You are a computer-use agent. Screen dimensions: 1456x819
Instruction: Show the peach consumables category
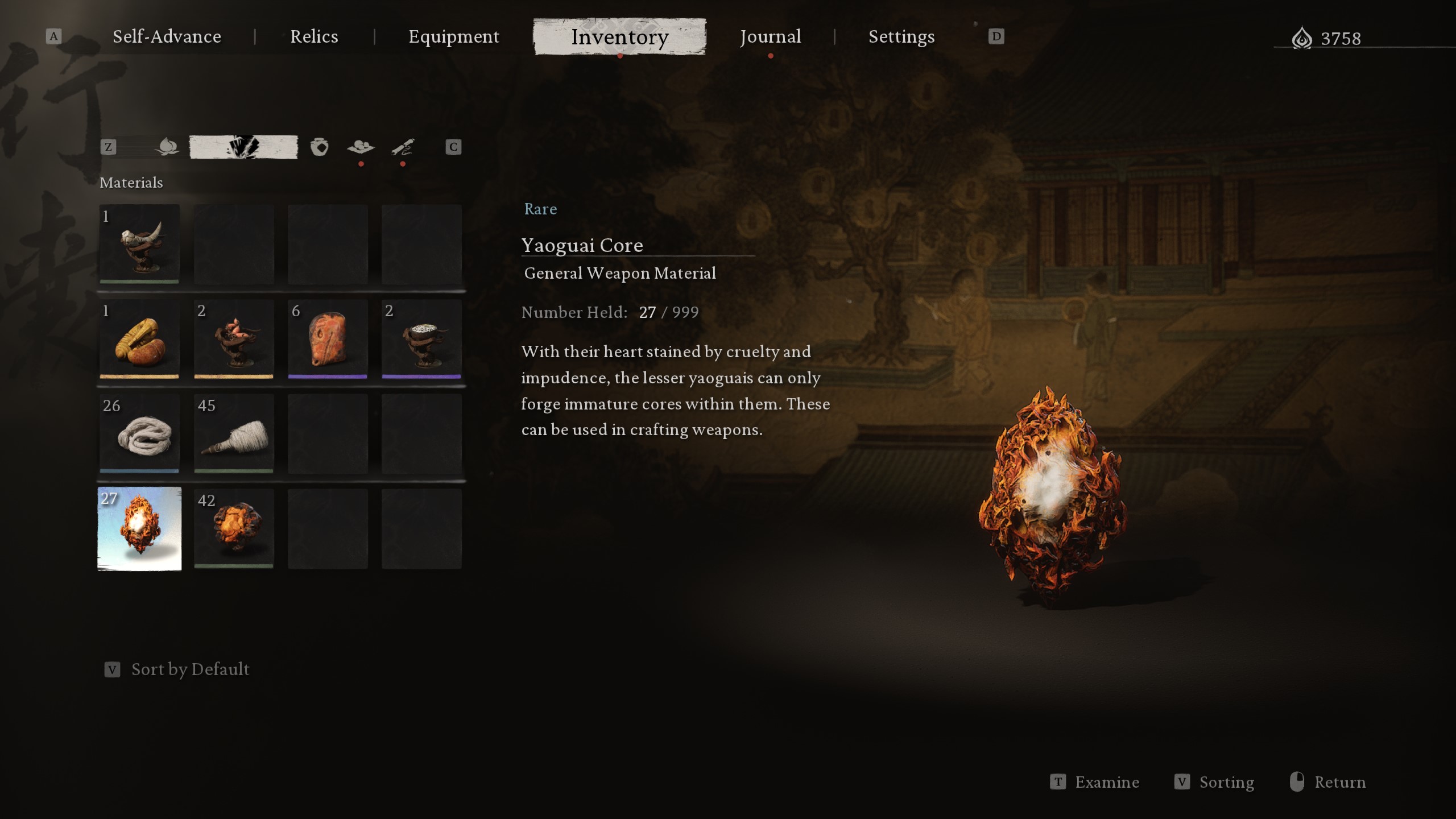click(x=167, y=147)
